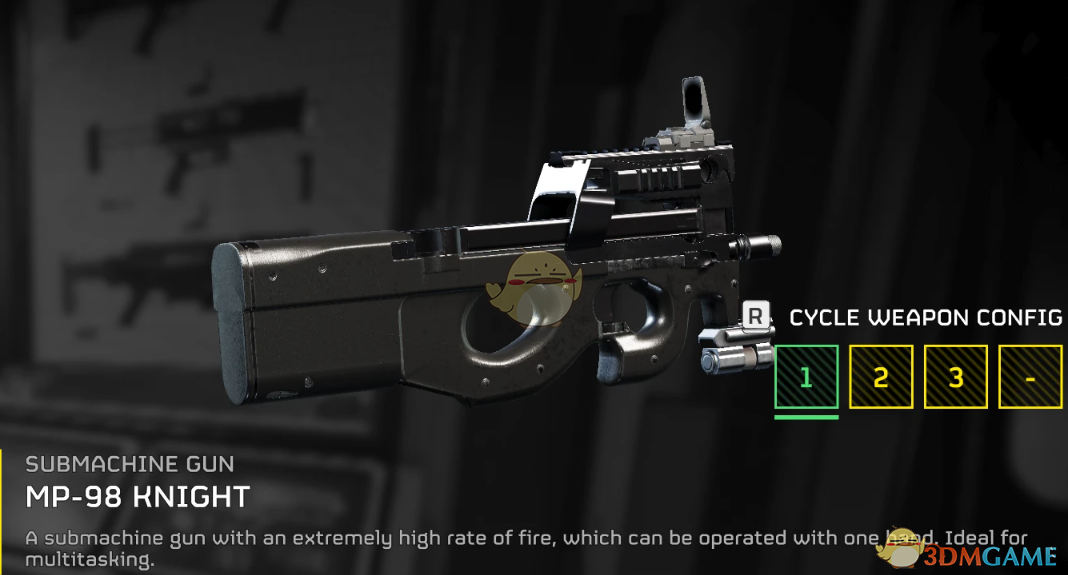The width and height of the screenshot is (1068, 575).
Task: Choose weapon config 3
Action: click(x=956, y=377)
